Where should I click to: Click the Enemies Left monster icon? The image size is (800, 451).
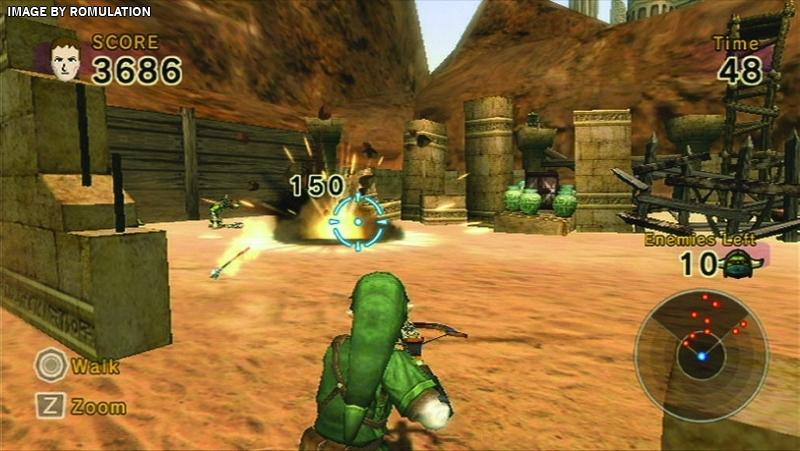point(738,264)
